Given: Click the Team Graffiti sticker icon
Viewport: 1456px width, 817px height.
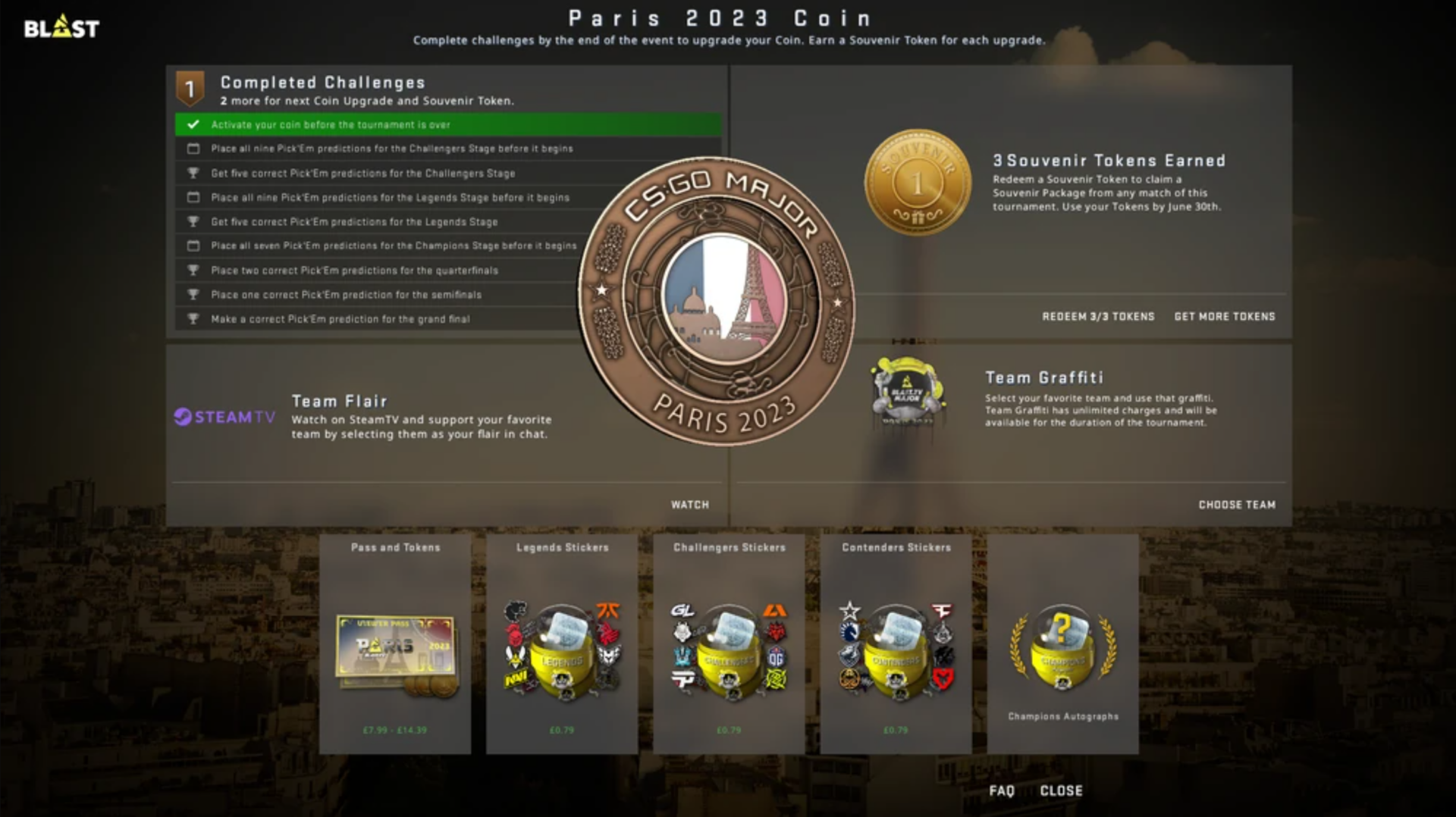Looking at the screenshot, I should [908, 391].
